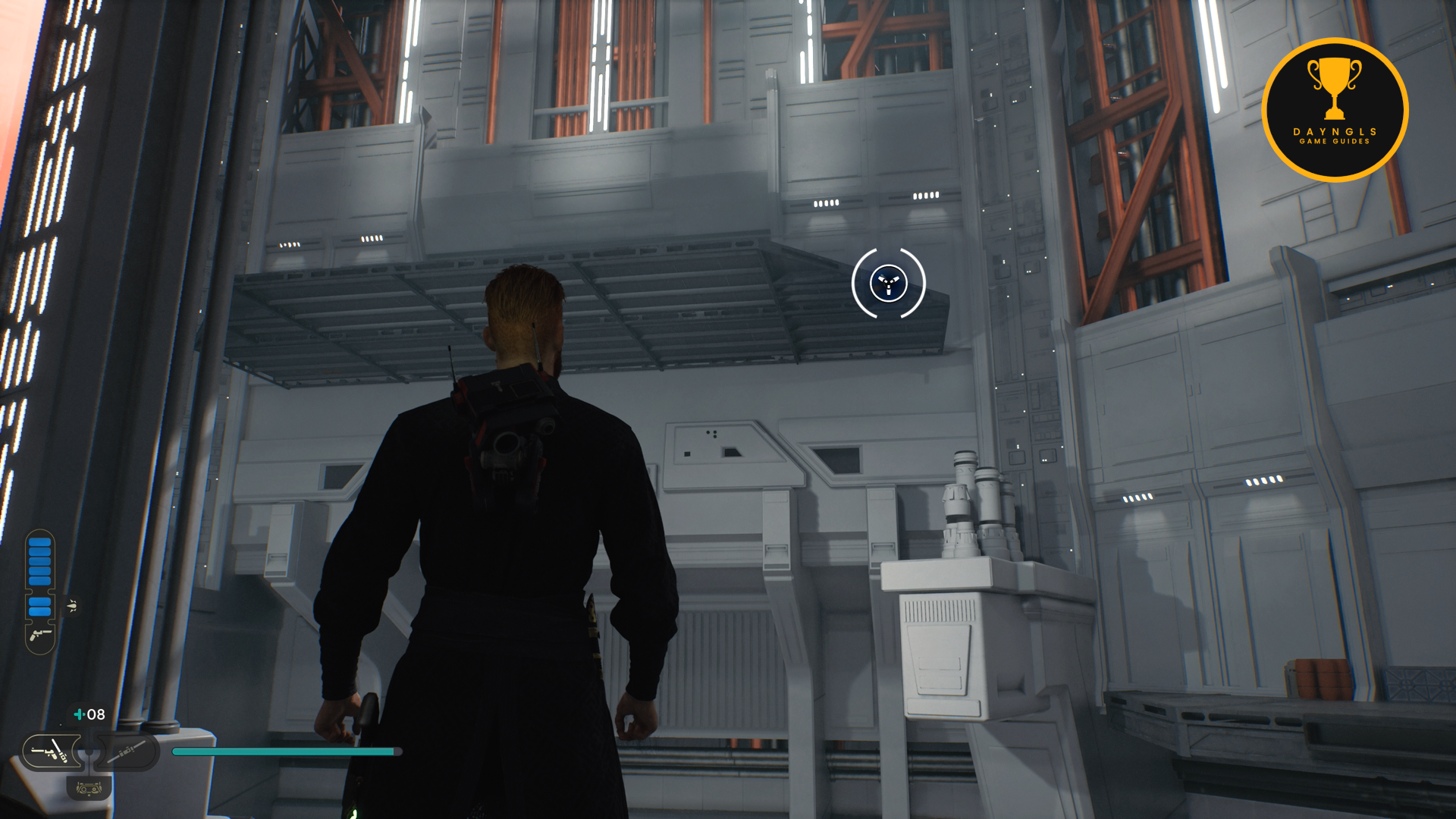The height and width of the screenshot is (819, 1456).
Task: Open the Dayngls Game Guides trophy logo
Action: (1335, 110)
